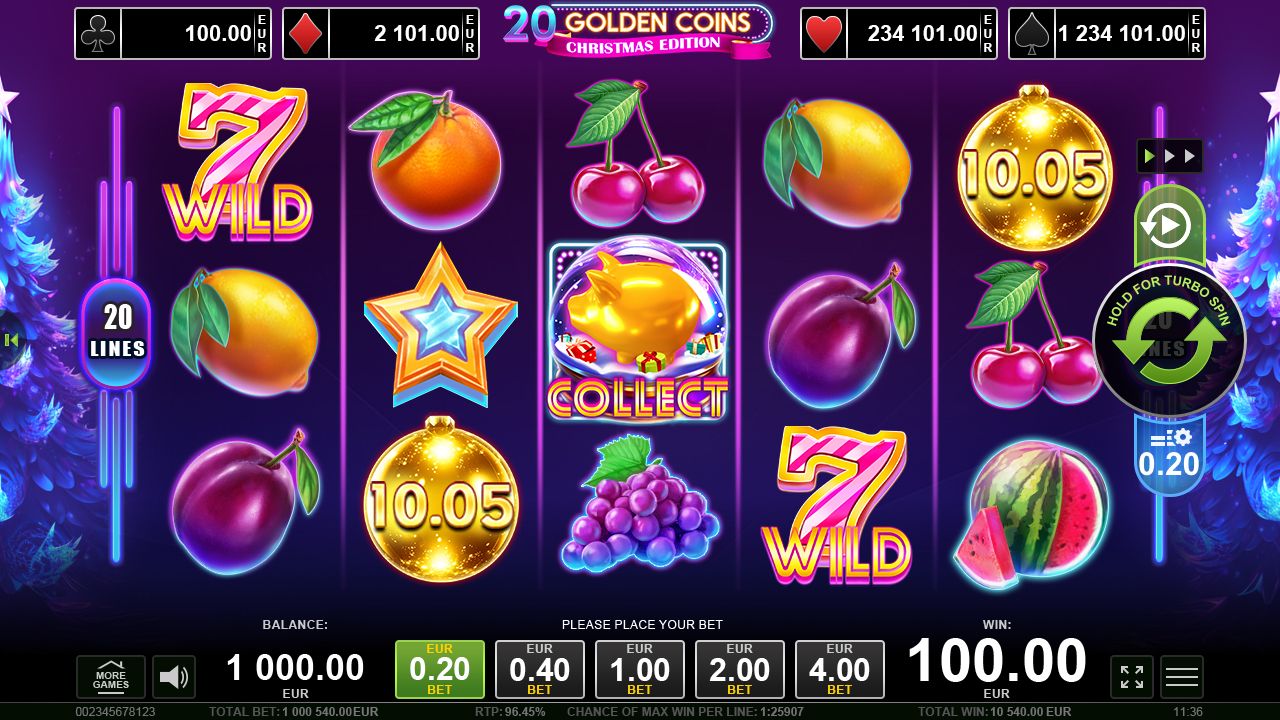
Task: Expand the diamonds jackpot value display
Action: (398, 33)
